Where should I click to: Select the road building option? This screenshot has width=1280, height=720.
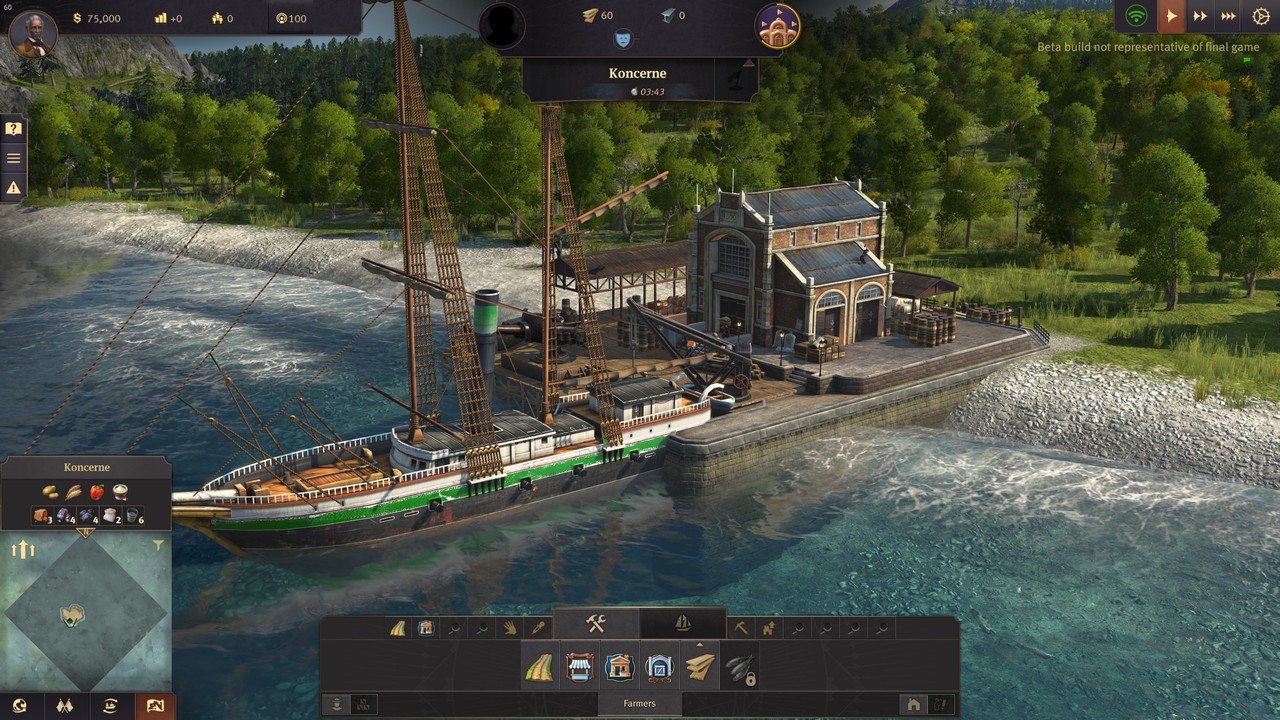(x=540, y=667)
